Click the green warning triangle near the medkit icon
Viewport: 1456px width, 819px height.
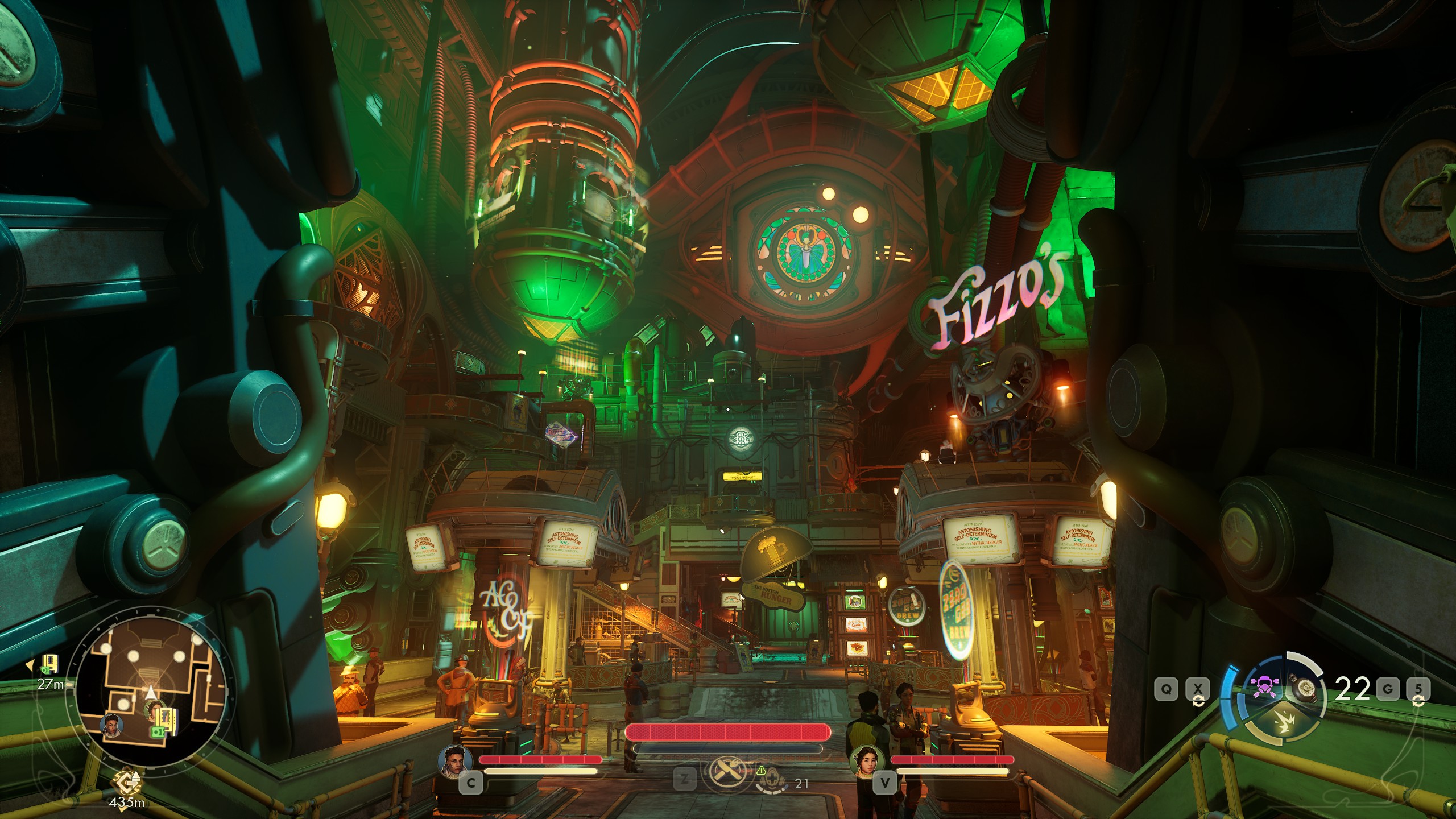click(x=762, y=771)
